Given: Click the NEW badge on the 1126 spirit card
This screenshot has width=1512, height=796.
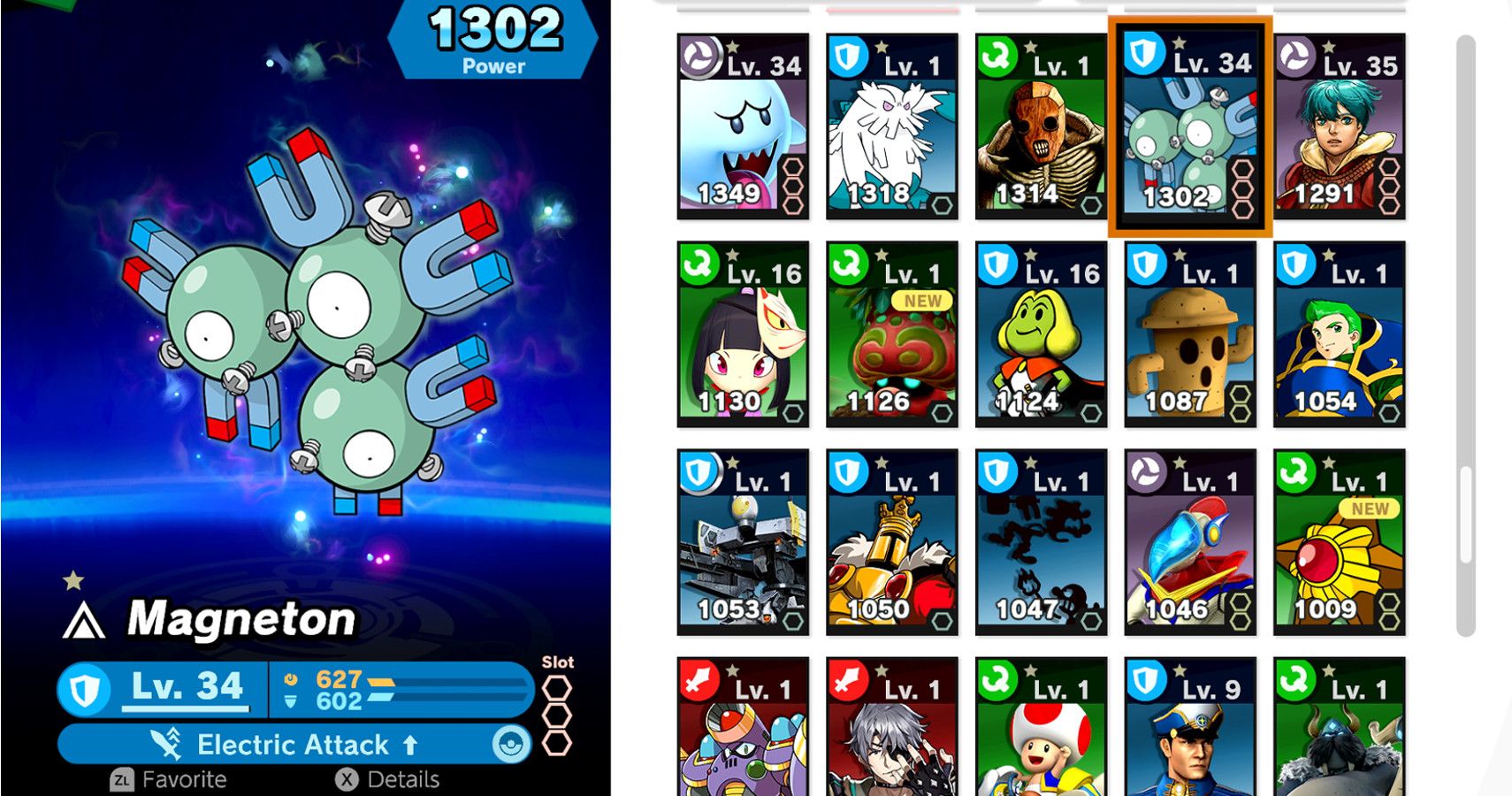Looking at the screenshot, I should point(922,300).
